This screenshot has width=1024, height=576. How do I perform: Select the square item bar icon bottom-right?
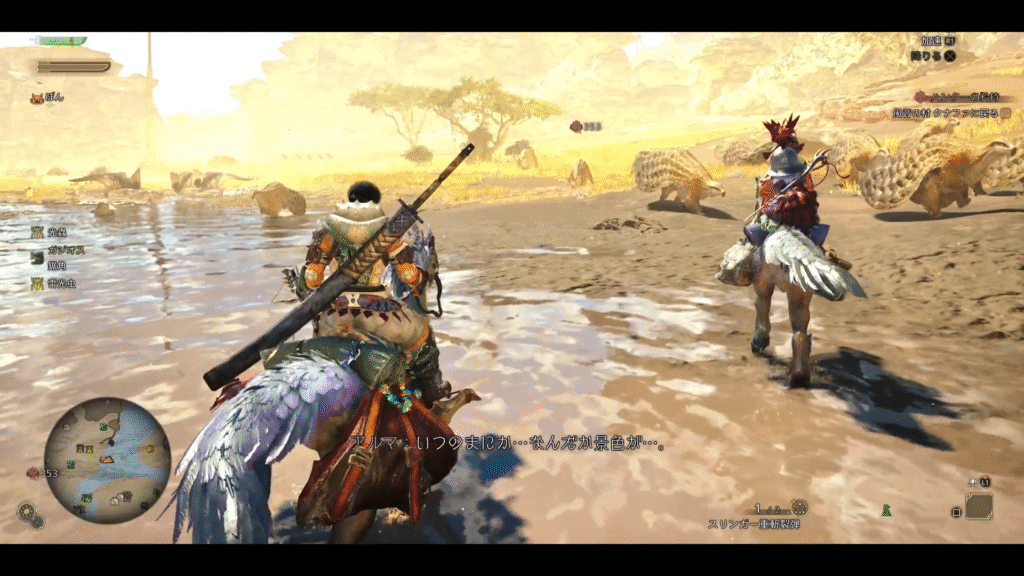(978, 506)
